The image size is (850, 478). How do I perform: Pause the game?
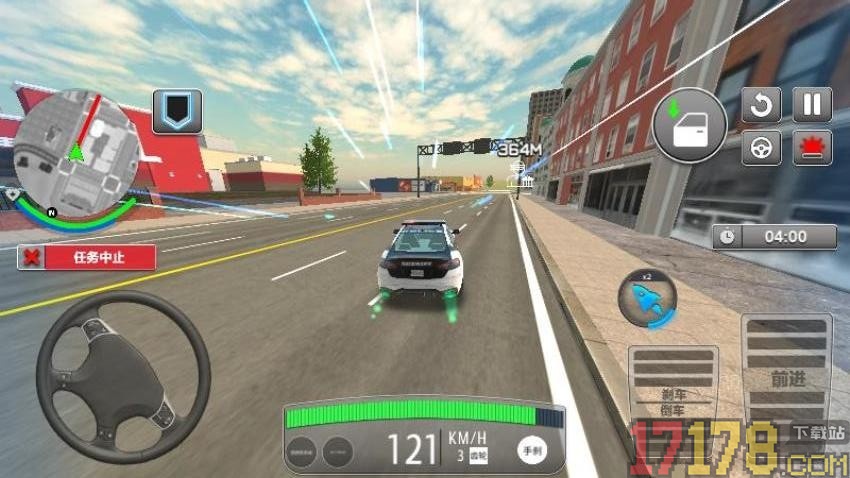812,105
